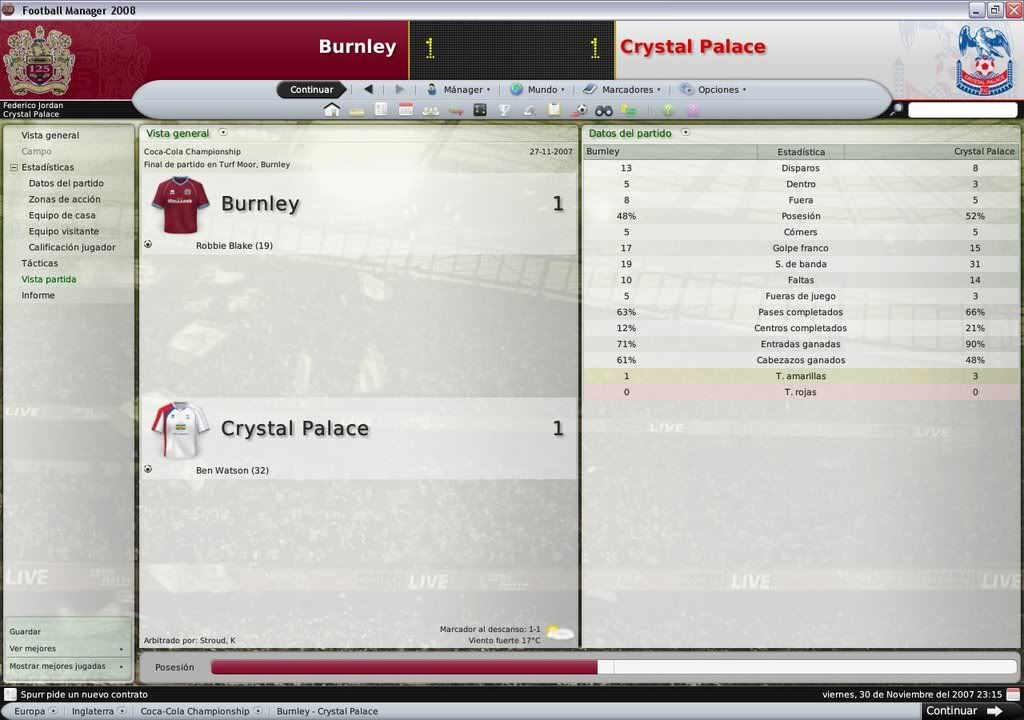
Task: Show Zonas de acción statistics
Action: tap(64, 199)
